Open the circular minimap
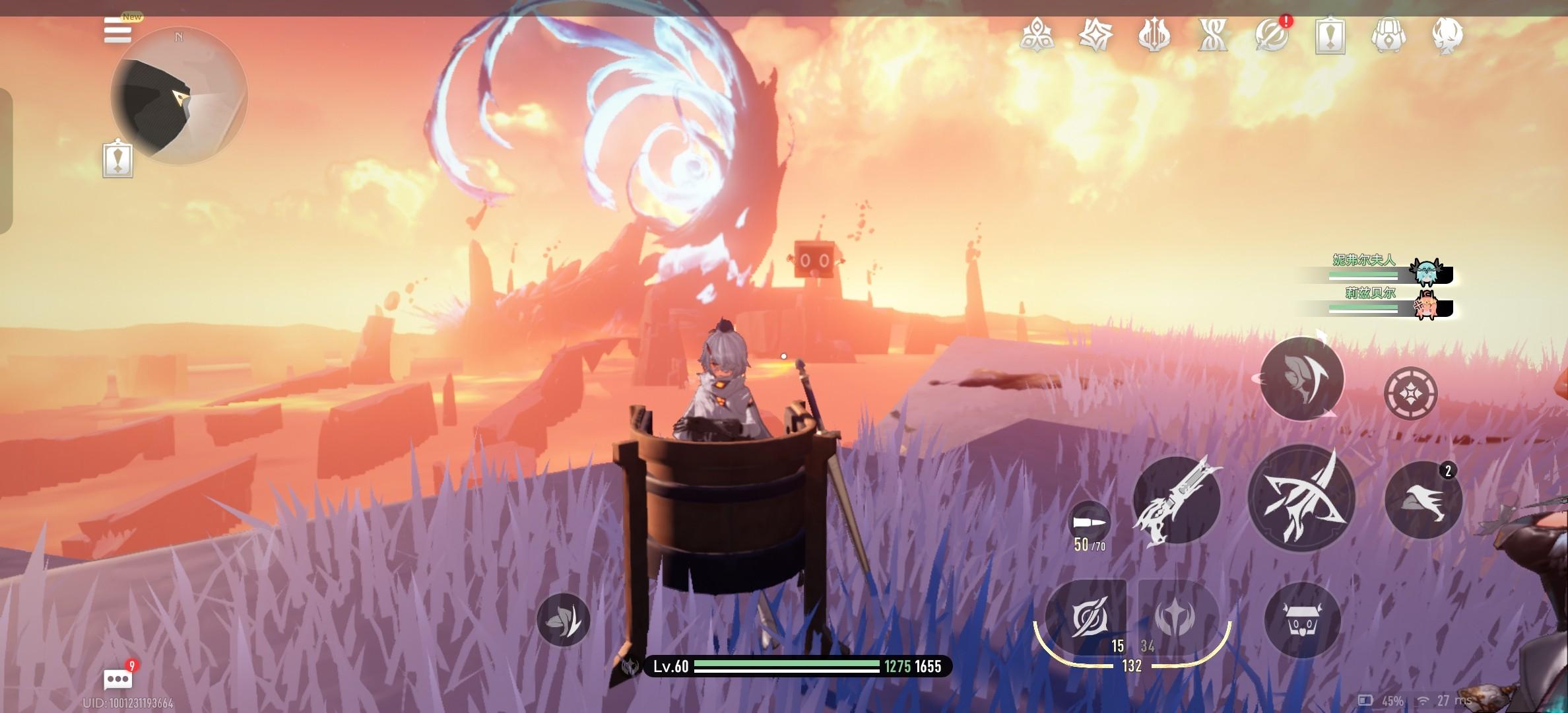The width and height of the screenshot is (1568, 713). (179, 96)
